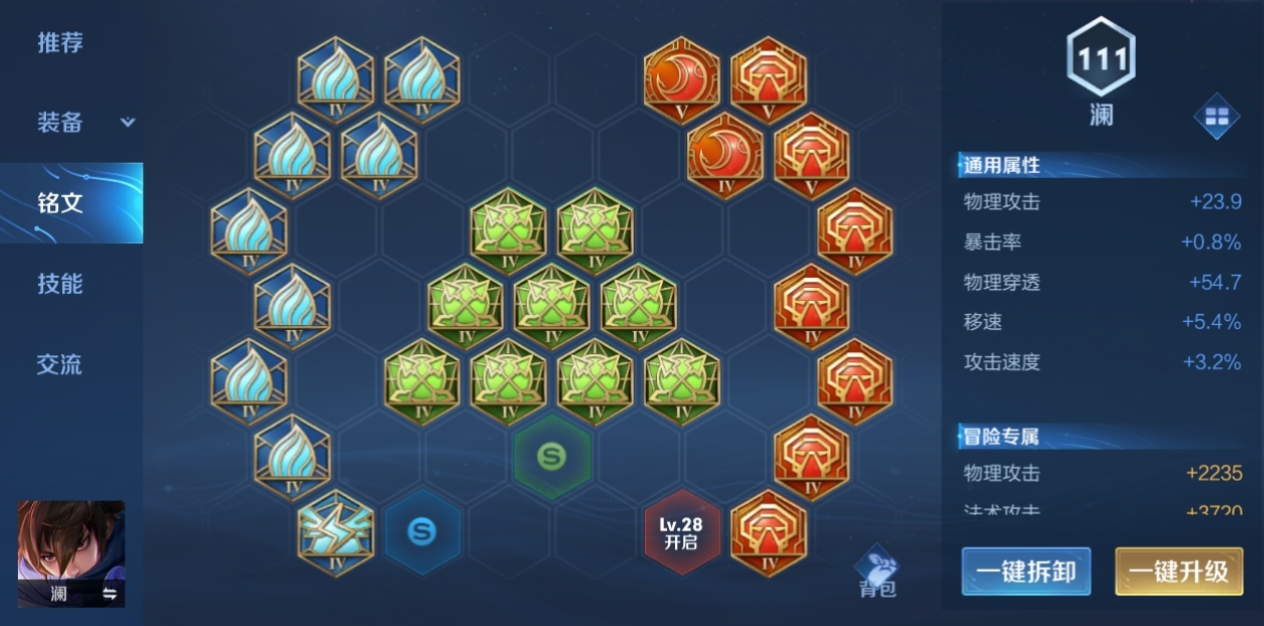The width and height of the screenshot is (1264, 626).
Task: Select the 铭文 tab
Action: (x=62, y=203)
